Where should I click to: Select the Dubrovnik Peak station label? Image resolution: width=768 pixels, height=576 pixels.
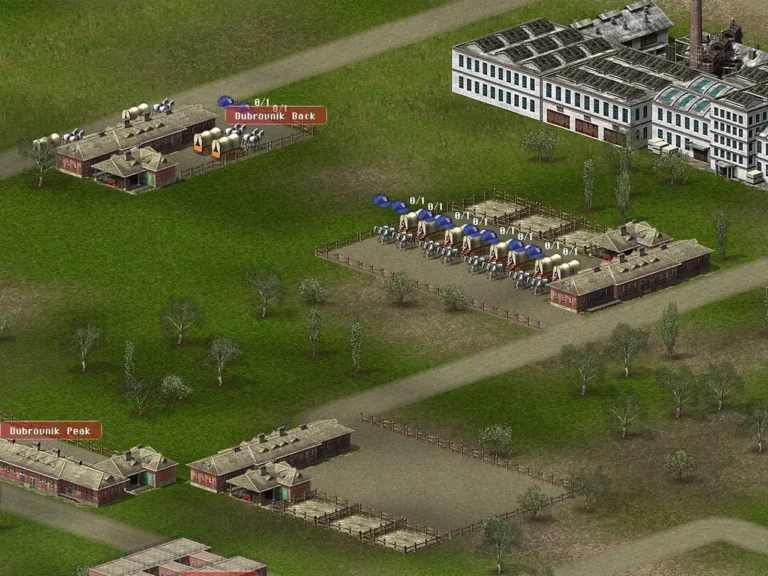(x=50, y=431)
